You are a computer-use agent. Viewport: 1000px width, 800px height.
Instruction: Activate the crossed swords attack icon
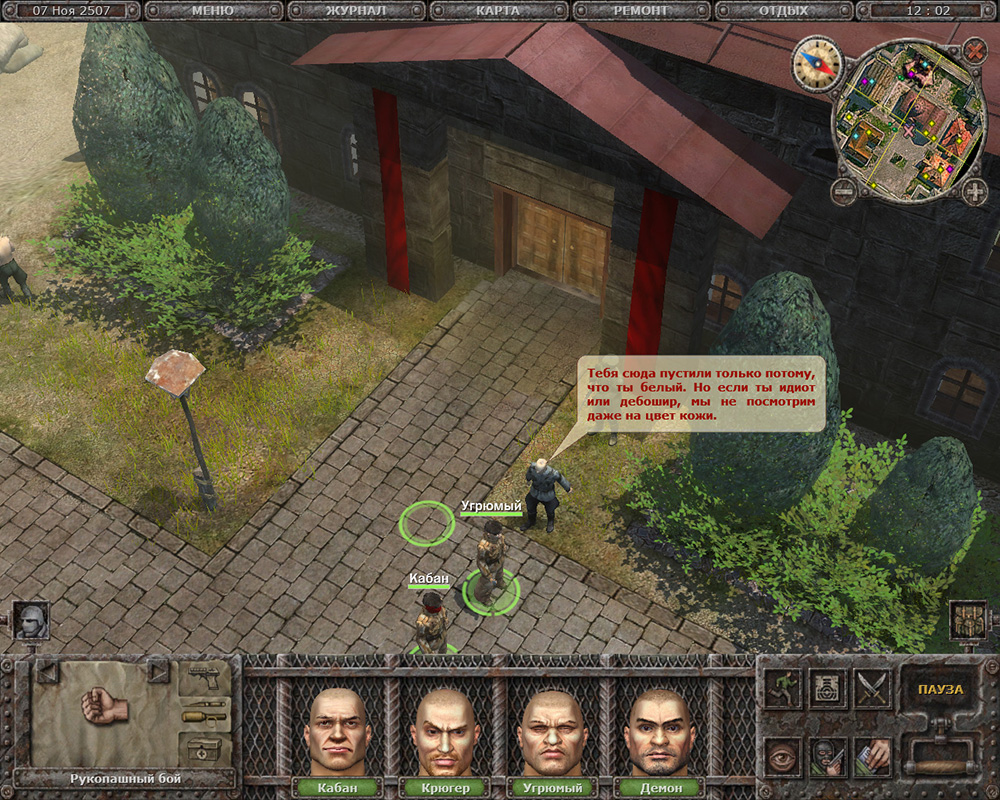[x=872, y=689]
